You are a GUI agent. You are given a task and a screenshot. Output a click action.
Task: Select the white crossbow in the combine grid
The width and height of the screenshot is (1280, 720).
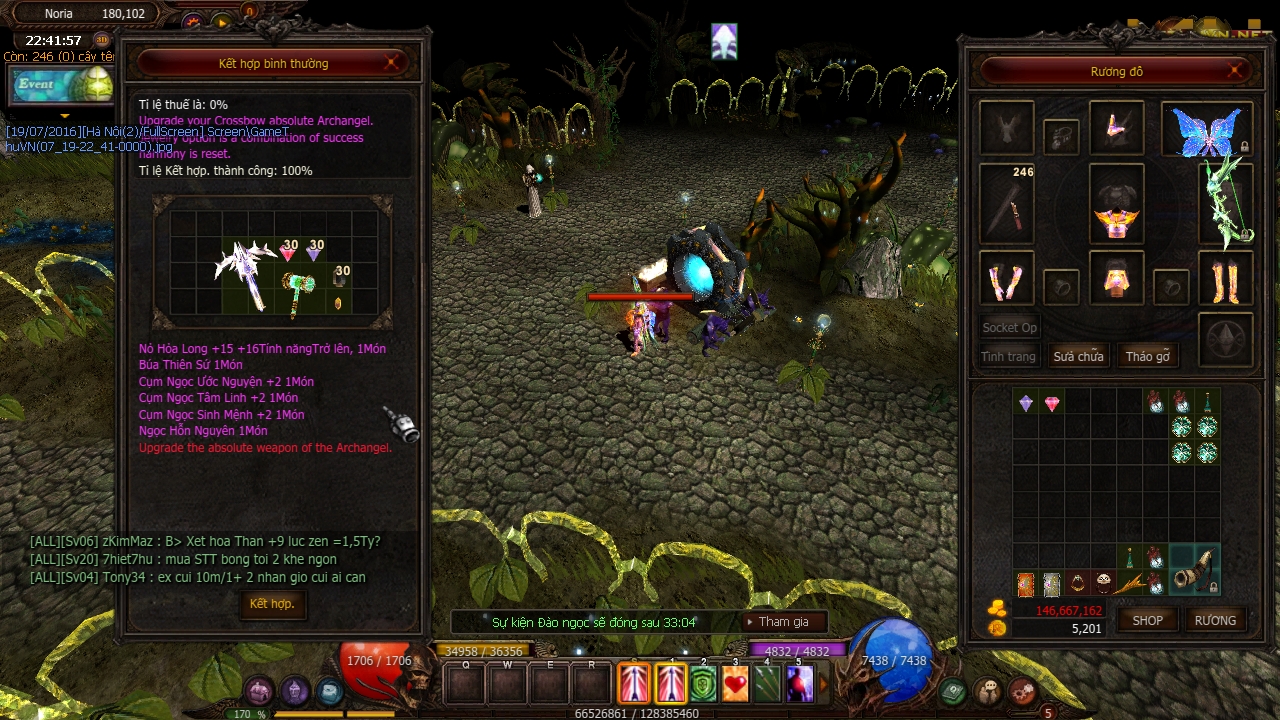[x=246, y=270]
